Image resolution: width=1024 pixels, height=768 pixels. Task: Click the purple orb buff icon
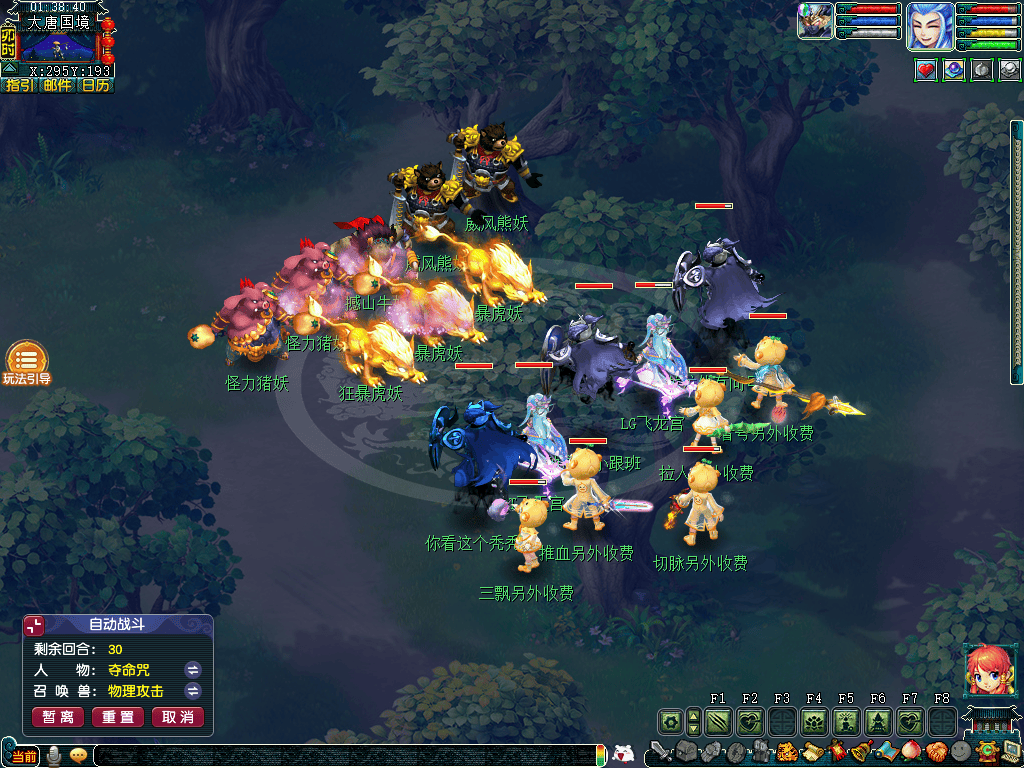[954, 71]
